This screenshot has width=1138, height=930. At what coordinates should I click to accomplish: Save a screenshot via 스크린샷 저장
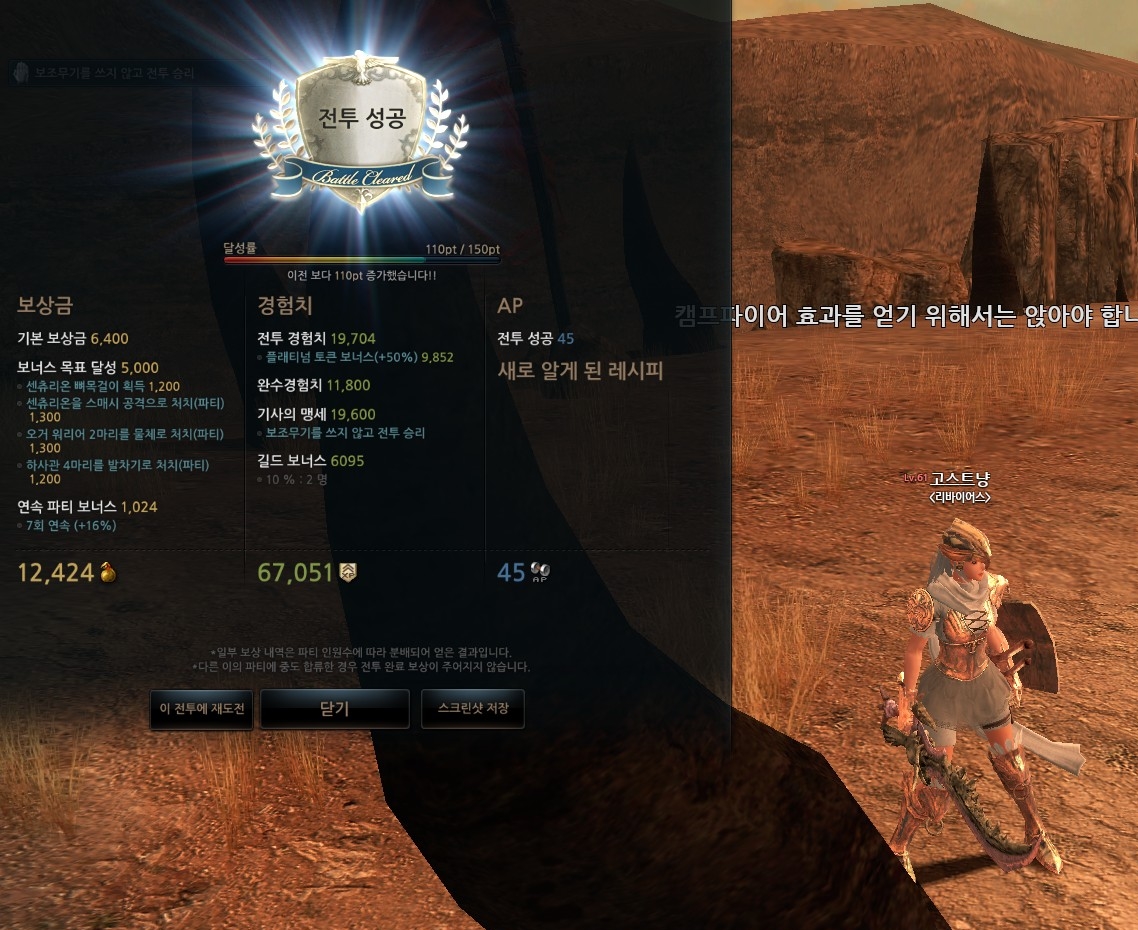473,709
